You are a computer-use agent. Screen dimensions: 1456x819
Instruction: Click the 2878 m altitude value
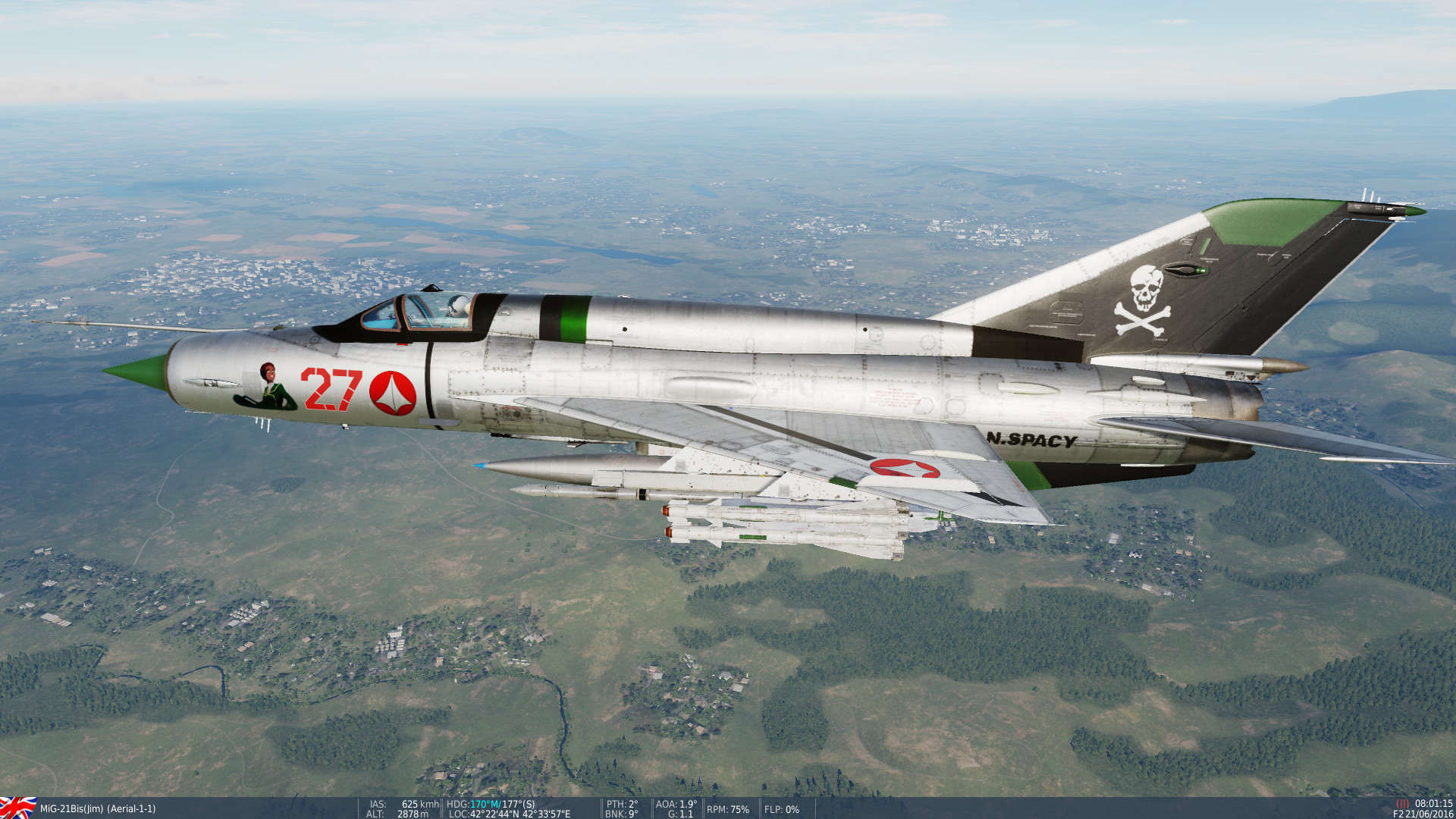(x=411, y=813)
